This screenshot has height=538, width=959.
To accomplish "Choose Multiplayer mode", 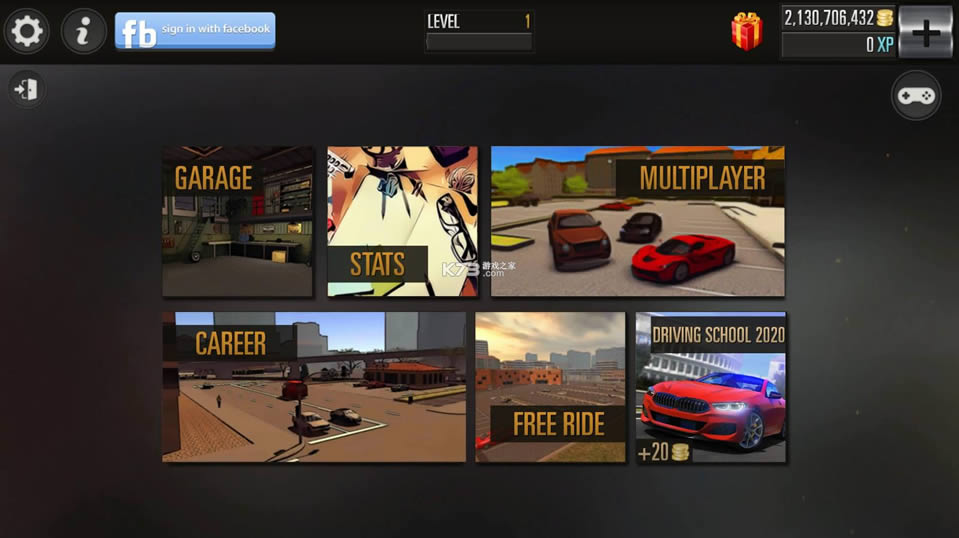I will tap(637, 221).
